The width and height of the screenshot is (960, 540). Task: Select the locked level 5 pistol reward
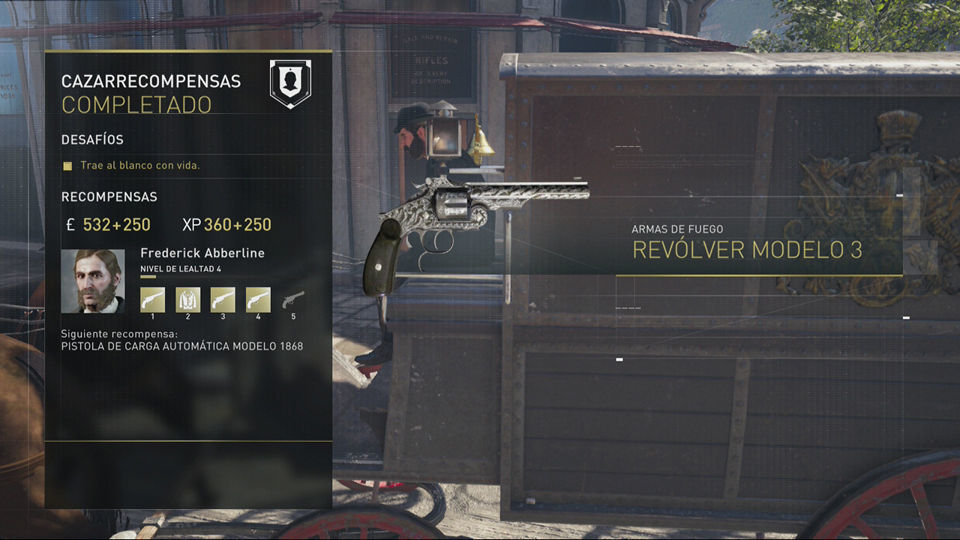tap(293, 299)
